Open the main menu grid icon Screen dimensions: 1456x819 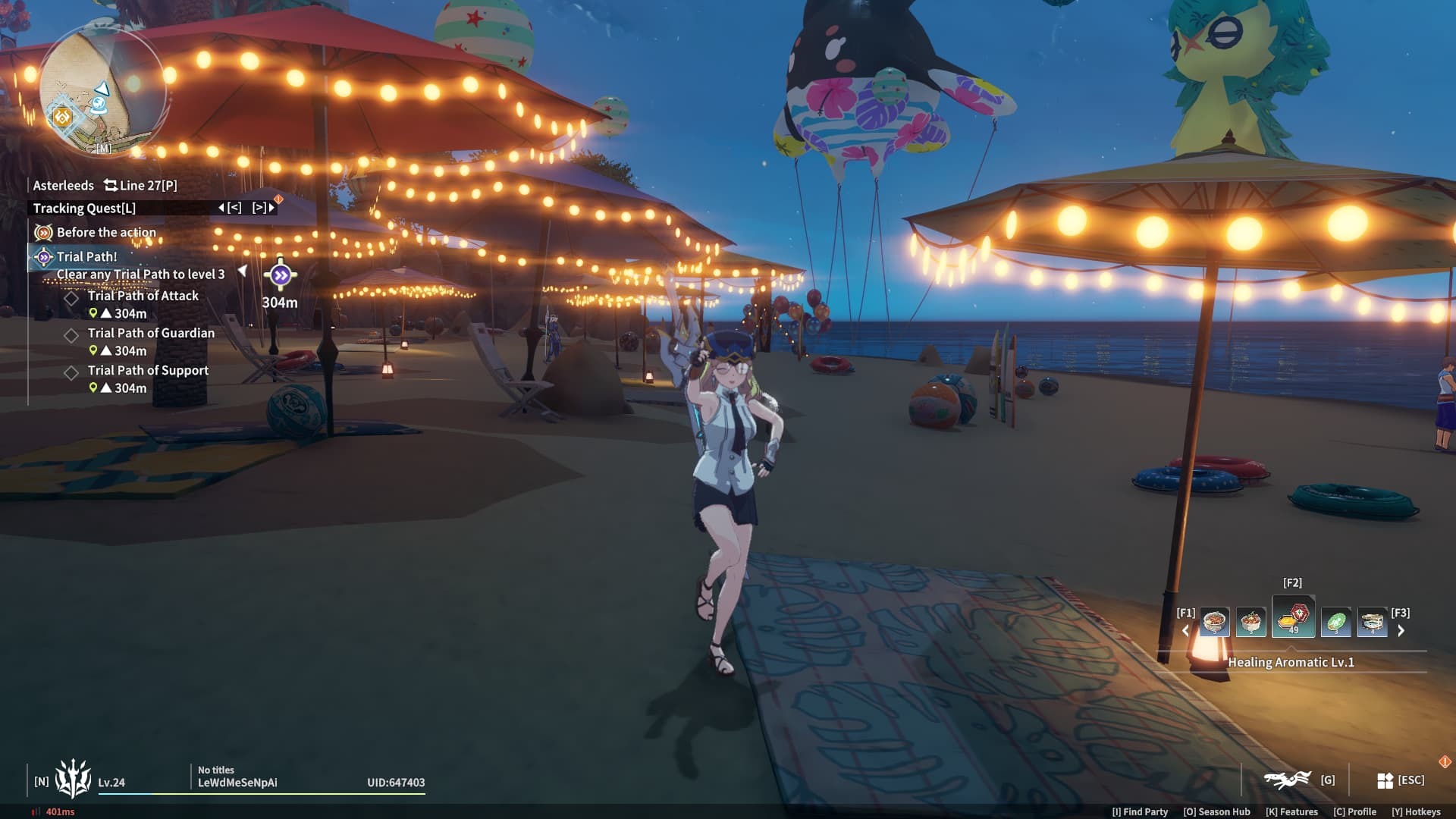[x=1385, y=780]
